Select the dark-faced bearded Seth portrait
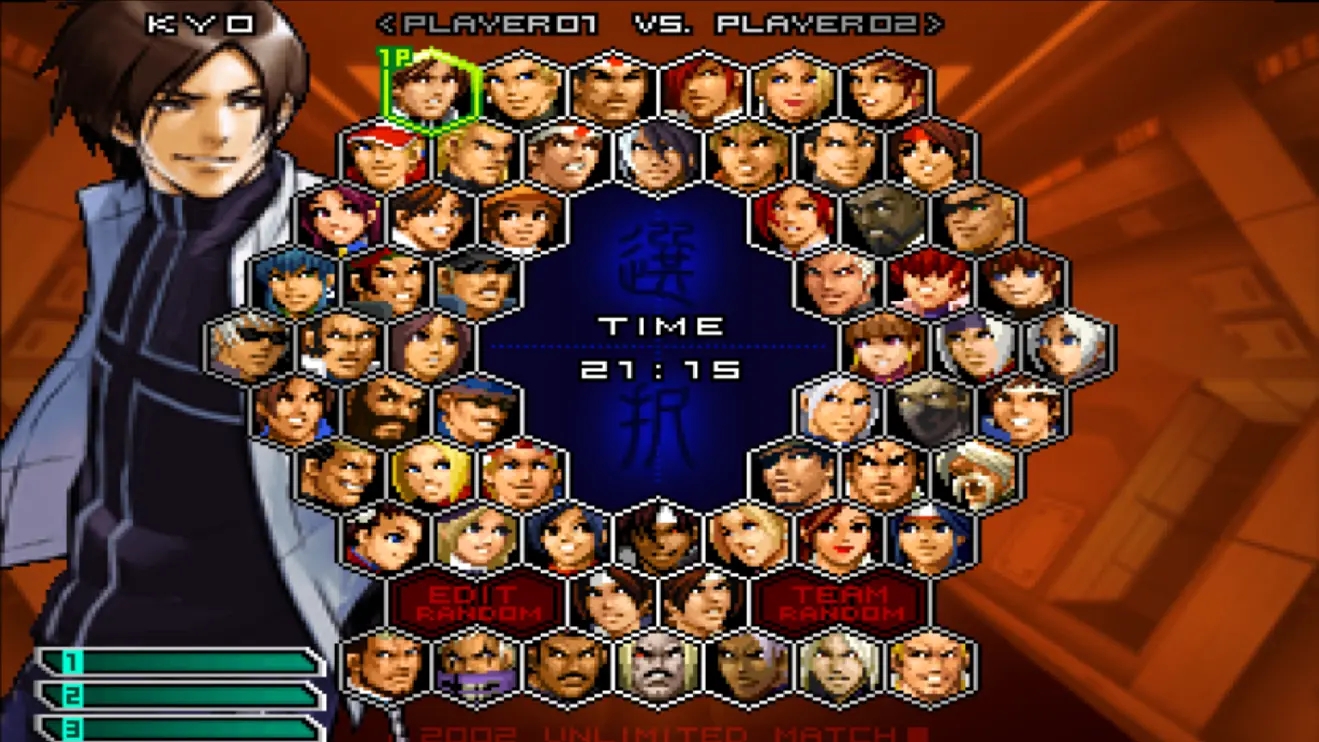Image resolution: width=1319 pixels, height=742 pixels. click(886, 219)
